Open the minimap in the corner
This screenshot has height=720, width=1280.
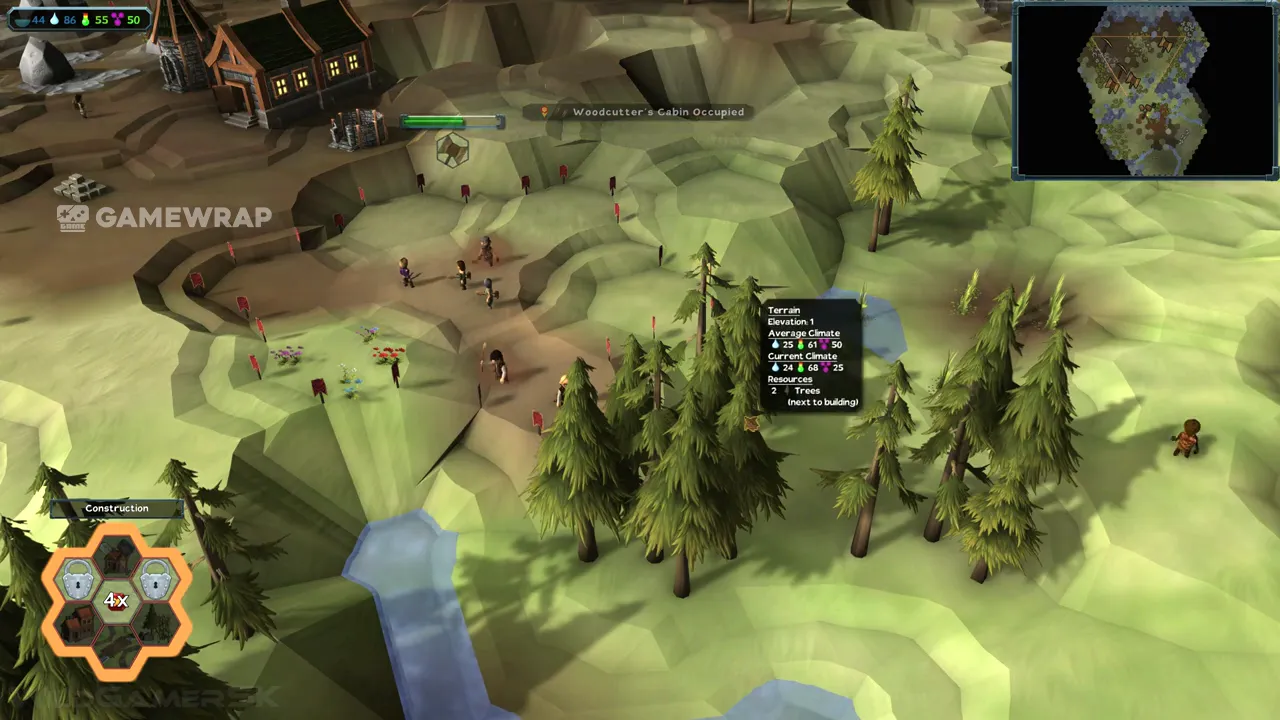(1145, 91)
